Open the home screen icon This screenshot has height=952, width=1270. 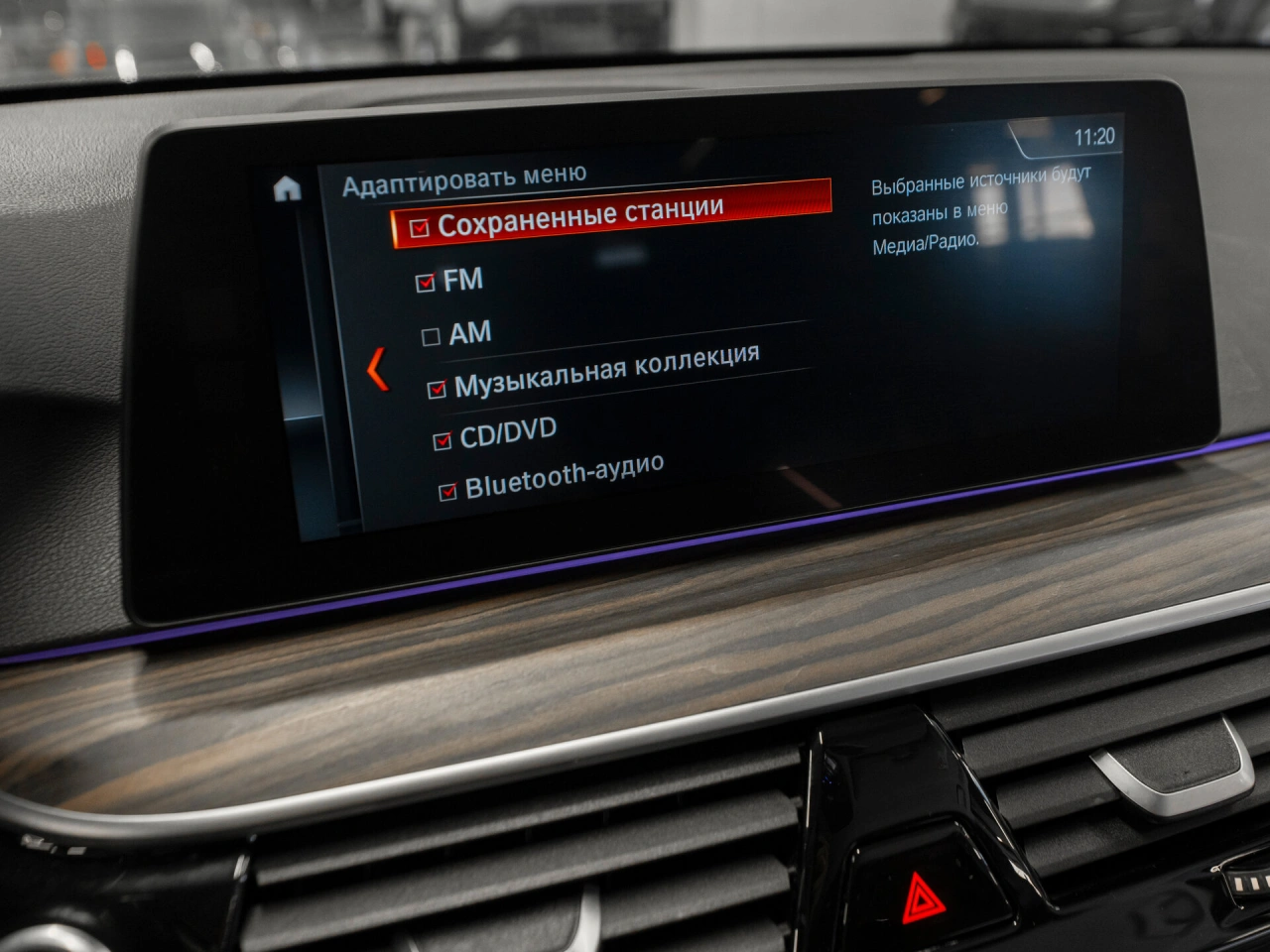pyautogui.click(x=287, y=188)
